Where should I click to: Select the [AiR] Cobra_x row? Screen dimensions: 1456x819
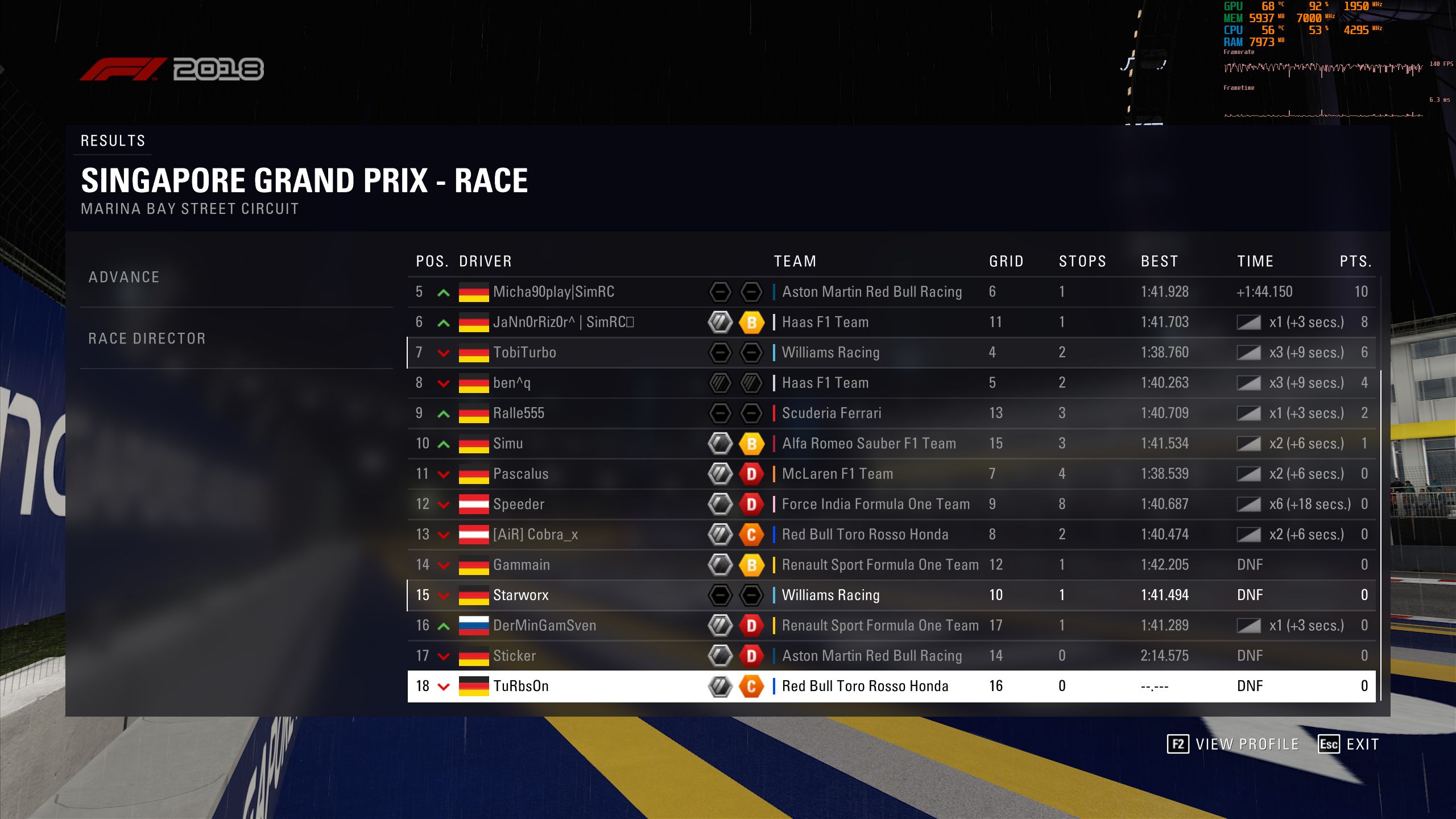click(535, 535)
